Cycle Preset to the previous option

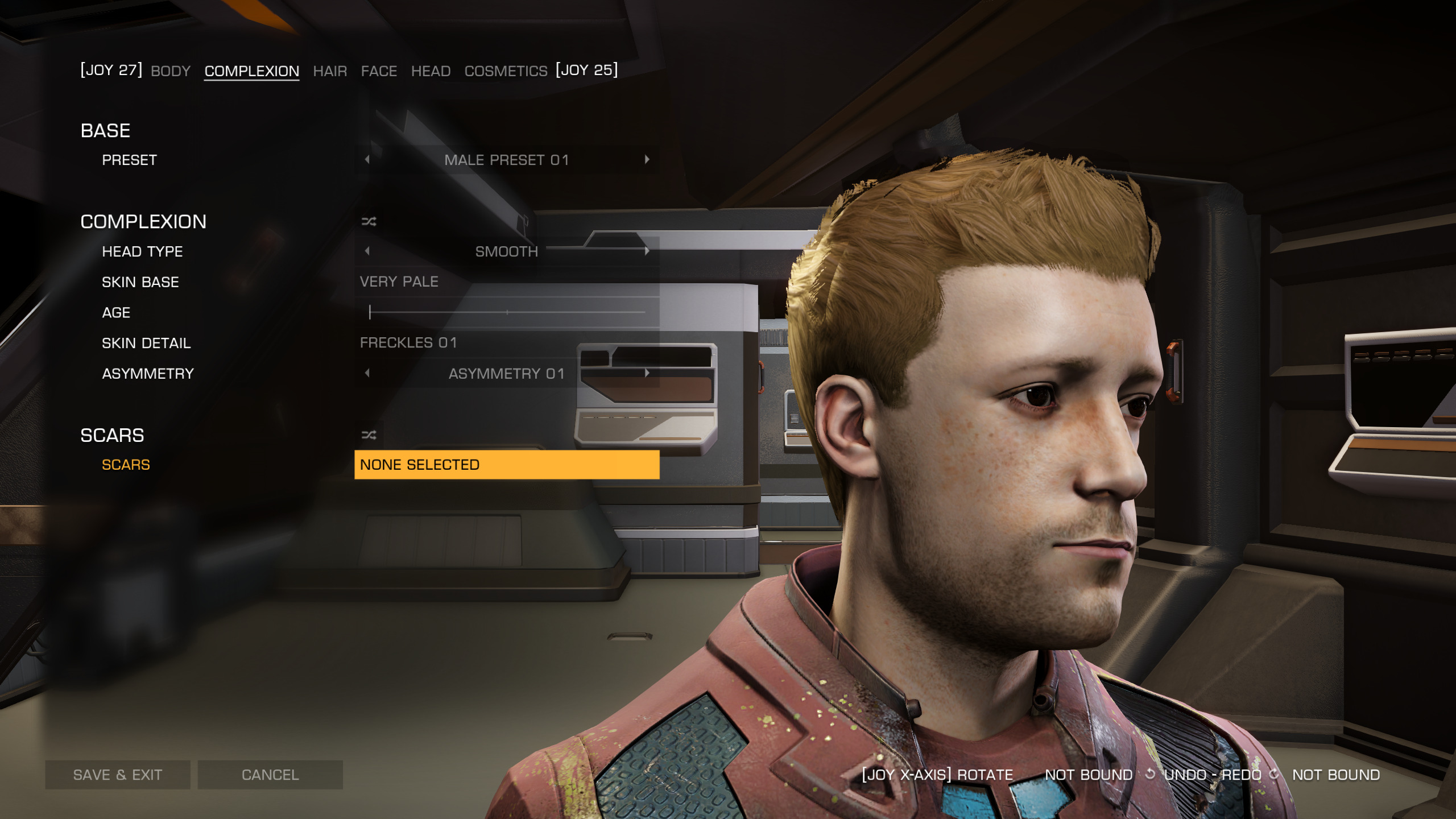367,160
